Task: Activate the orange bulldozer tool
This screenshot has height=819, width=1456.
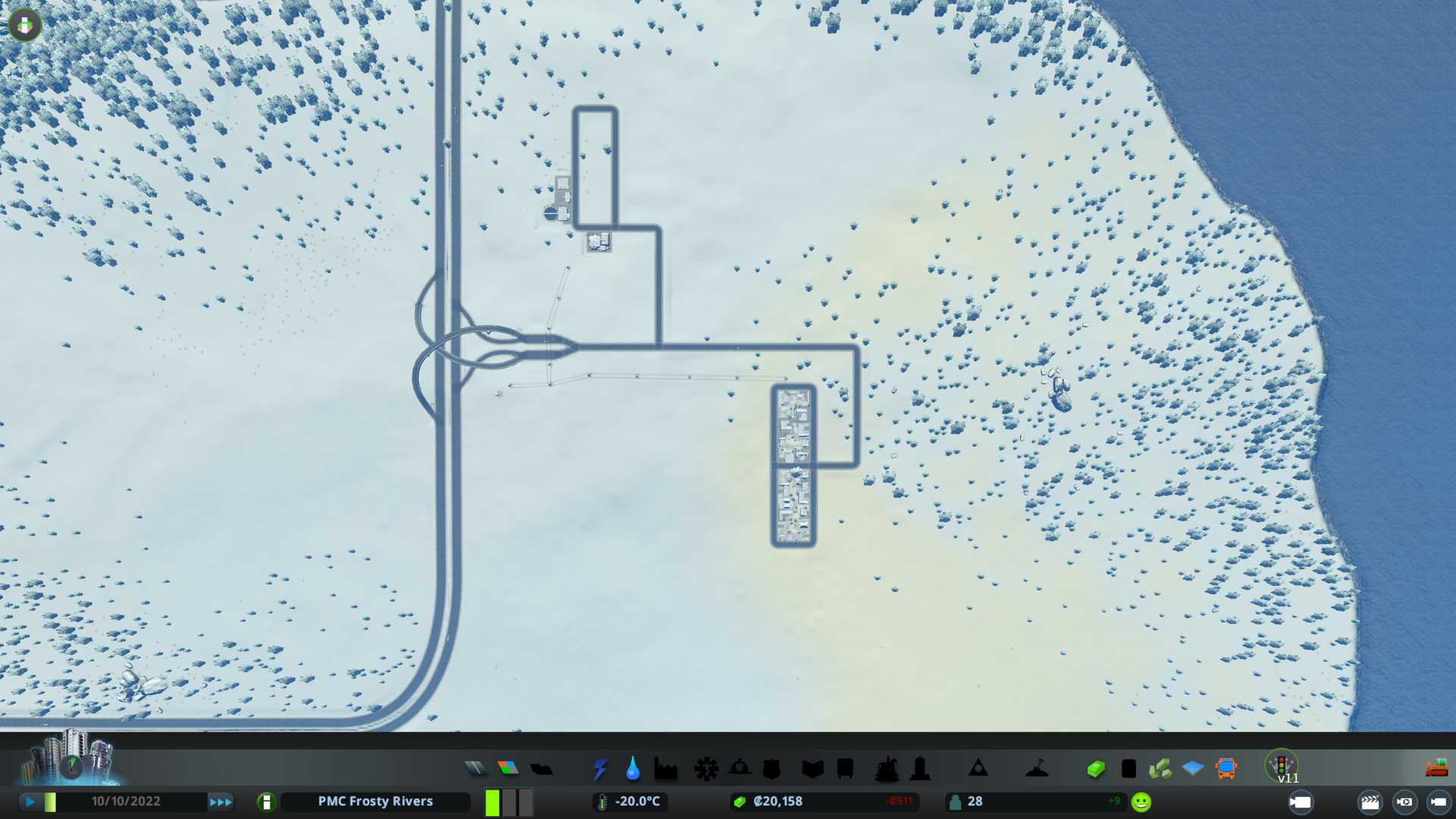Action: (x=1436, y=768)
